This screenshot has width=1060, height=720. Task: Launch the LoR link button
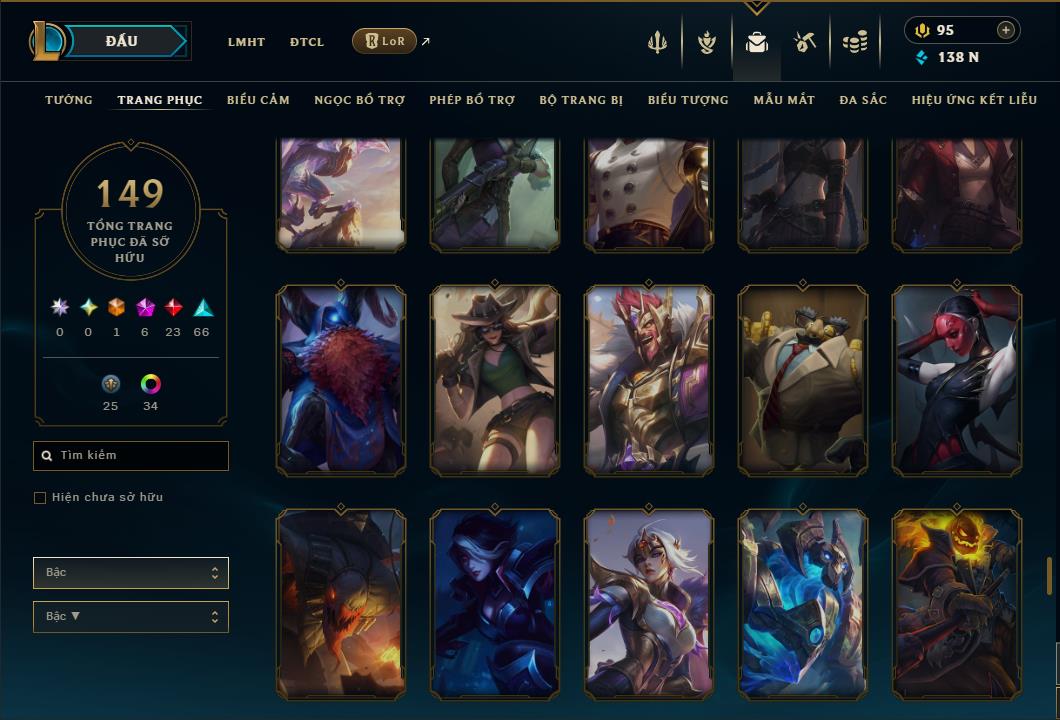(x=384, y=41)
